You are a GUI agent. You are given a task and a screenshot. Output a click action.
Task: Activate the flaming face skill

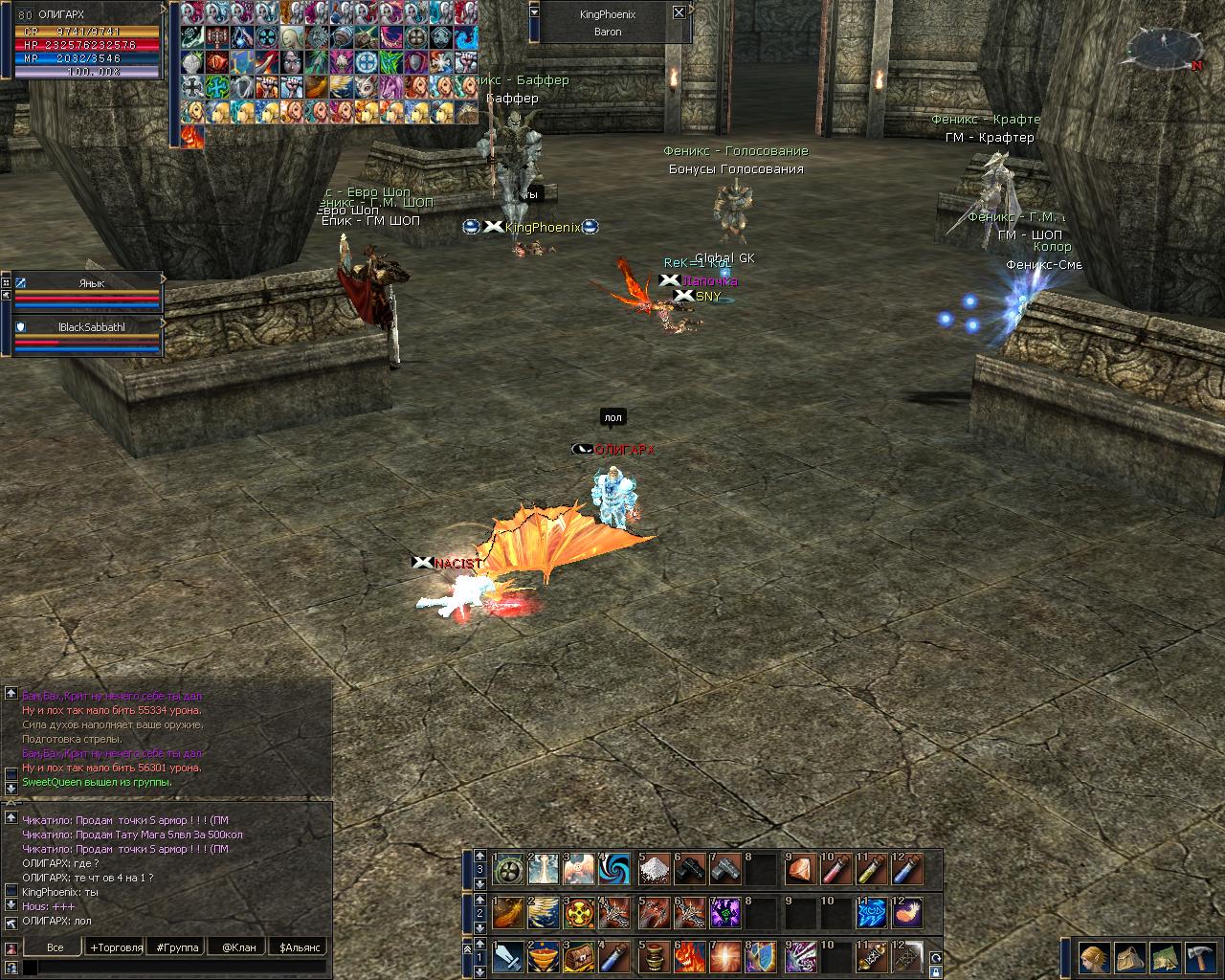(690, 956)
